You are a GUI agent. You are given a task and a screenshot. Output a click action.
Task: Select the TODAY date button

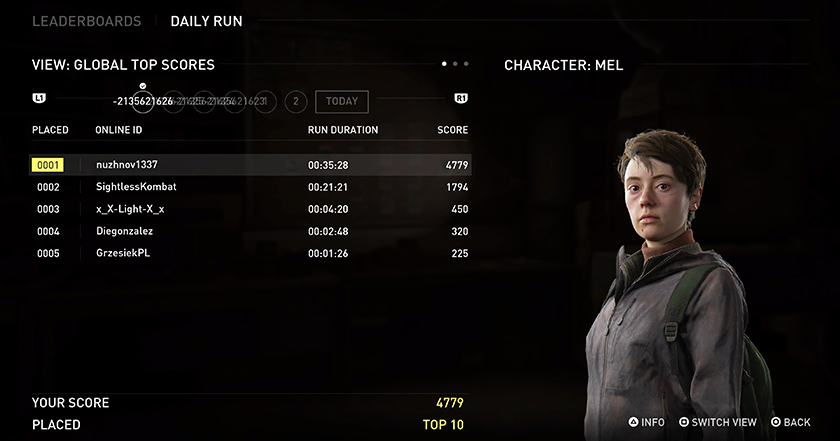341,101
